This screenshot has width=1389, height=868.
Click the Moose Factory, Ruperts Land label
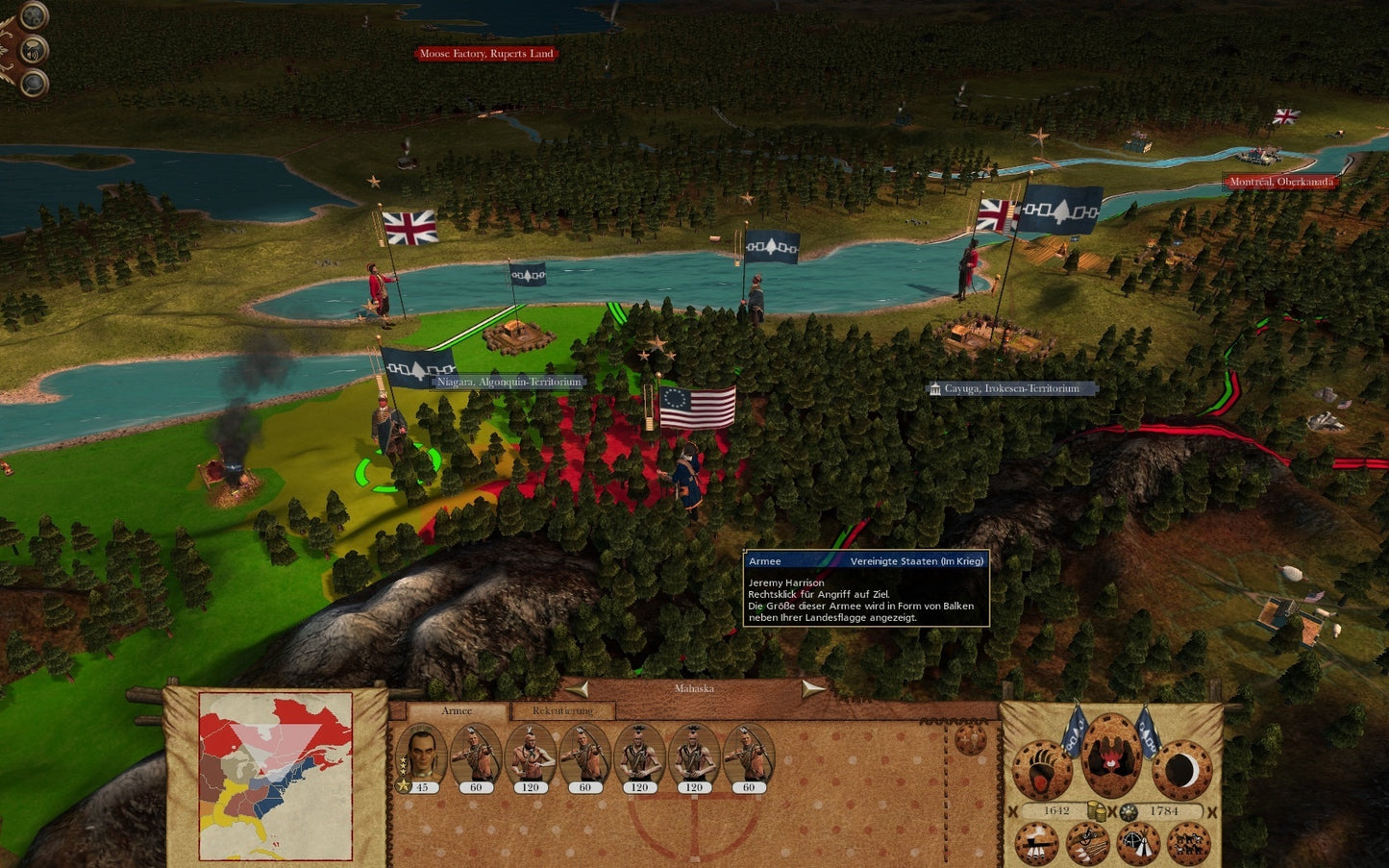tap(486, 54)
